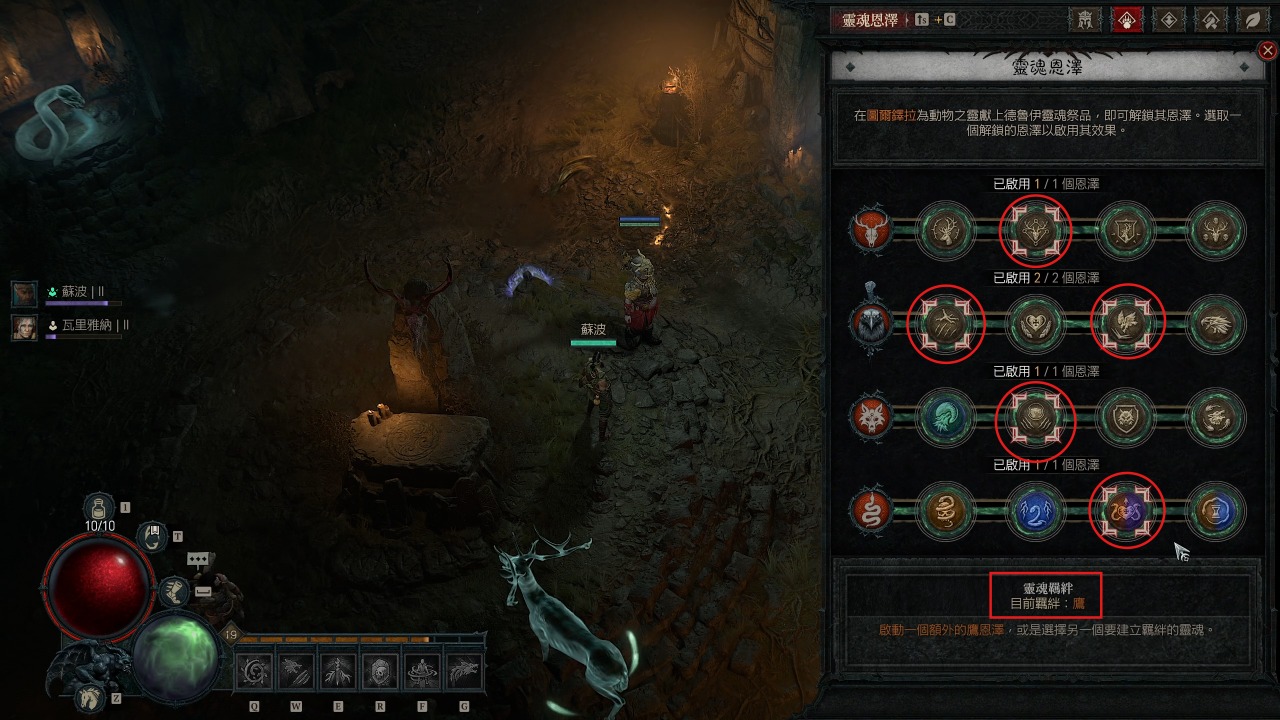Pick the snake spirit icon
This screenshot has height=720, width=1280.
[x=869, y=511]
